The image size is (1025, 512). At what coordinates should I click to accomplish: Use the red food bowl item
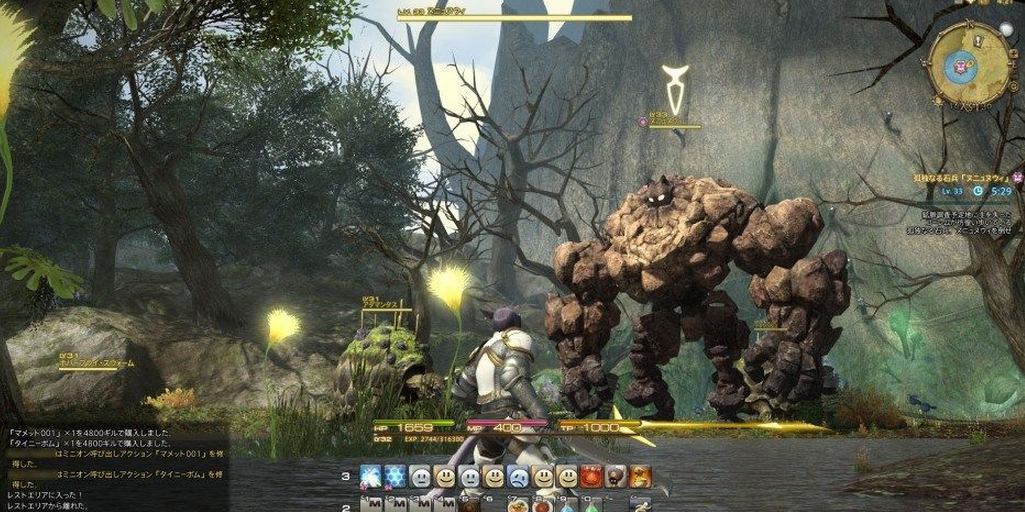click(542, 505)
